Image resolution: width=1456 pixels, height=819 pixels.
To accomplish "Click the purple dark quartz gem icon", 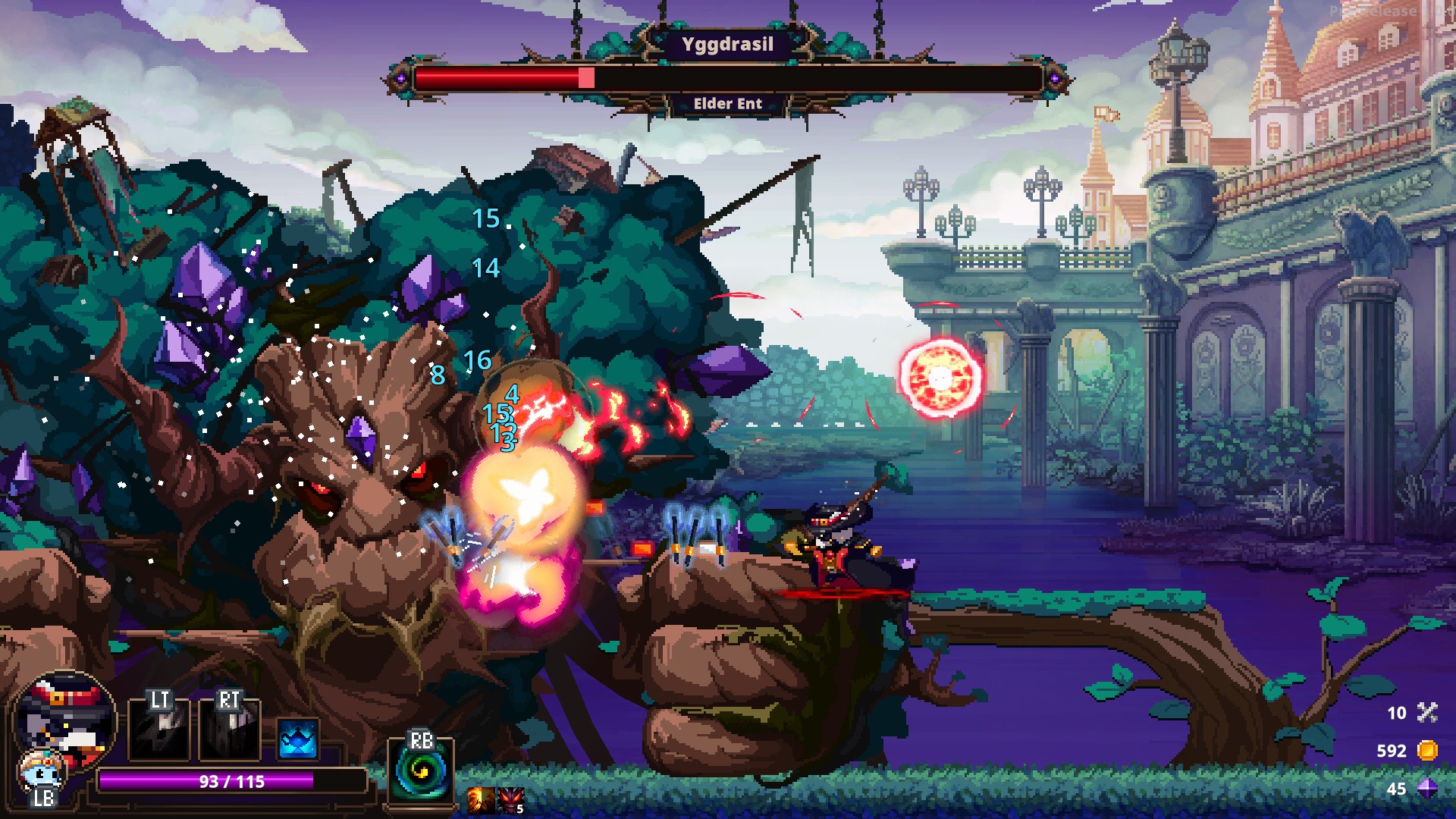I will pyautogui.click(x=1427, y=789).
